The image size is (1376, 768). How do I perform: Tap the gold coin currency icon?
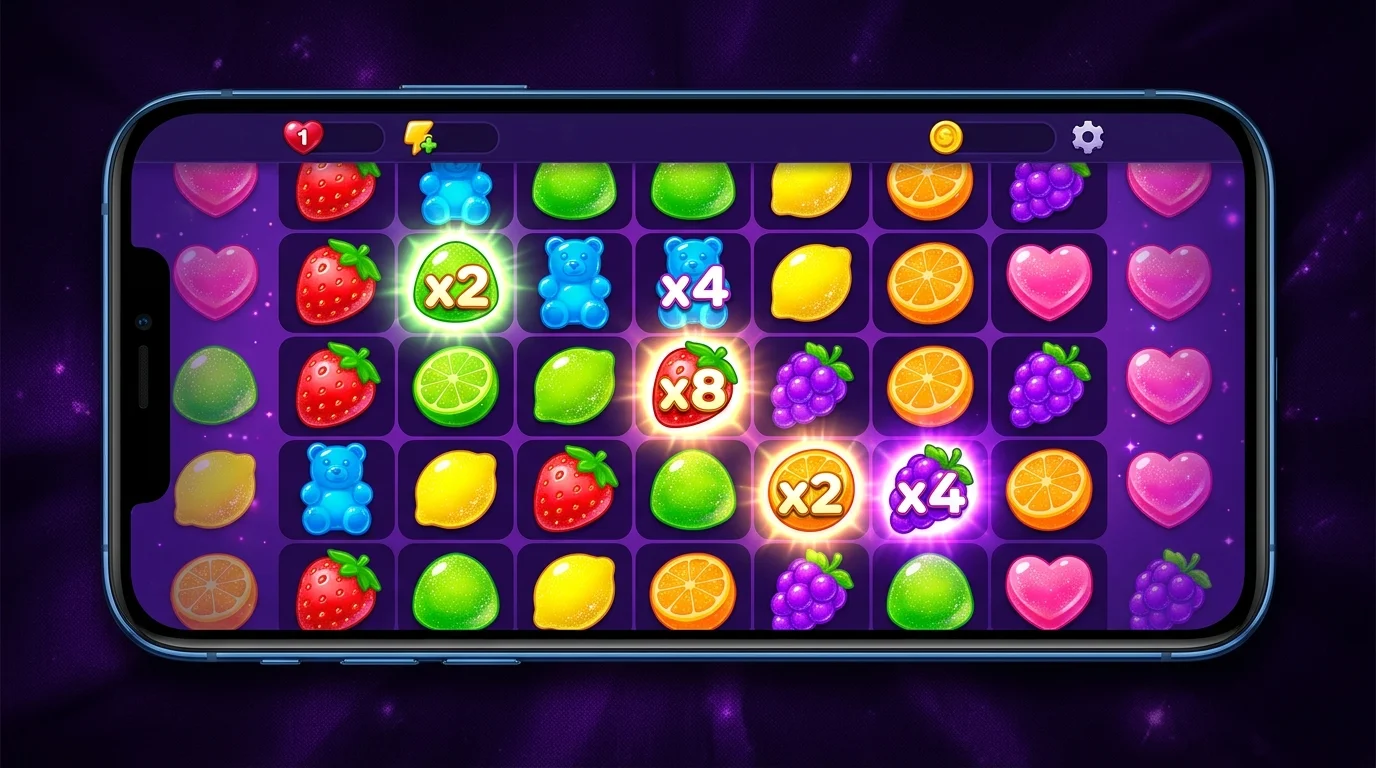click(x=944, y=137)
